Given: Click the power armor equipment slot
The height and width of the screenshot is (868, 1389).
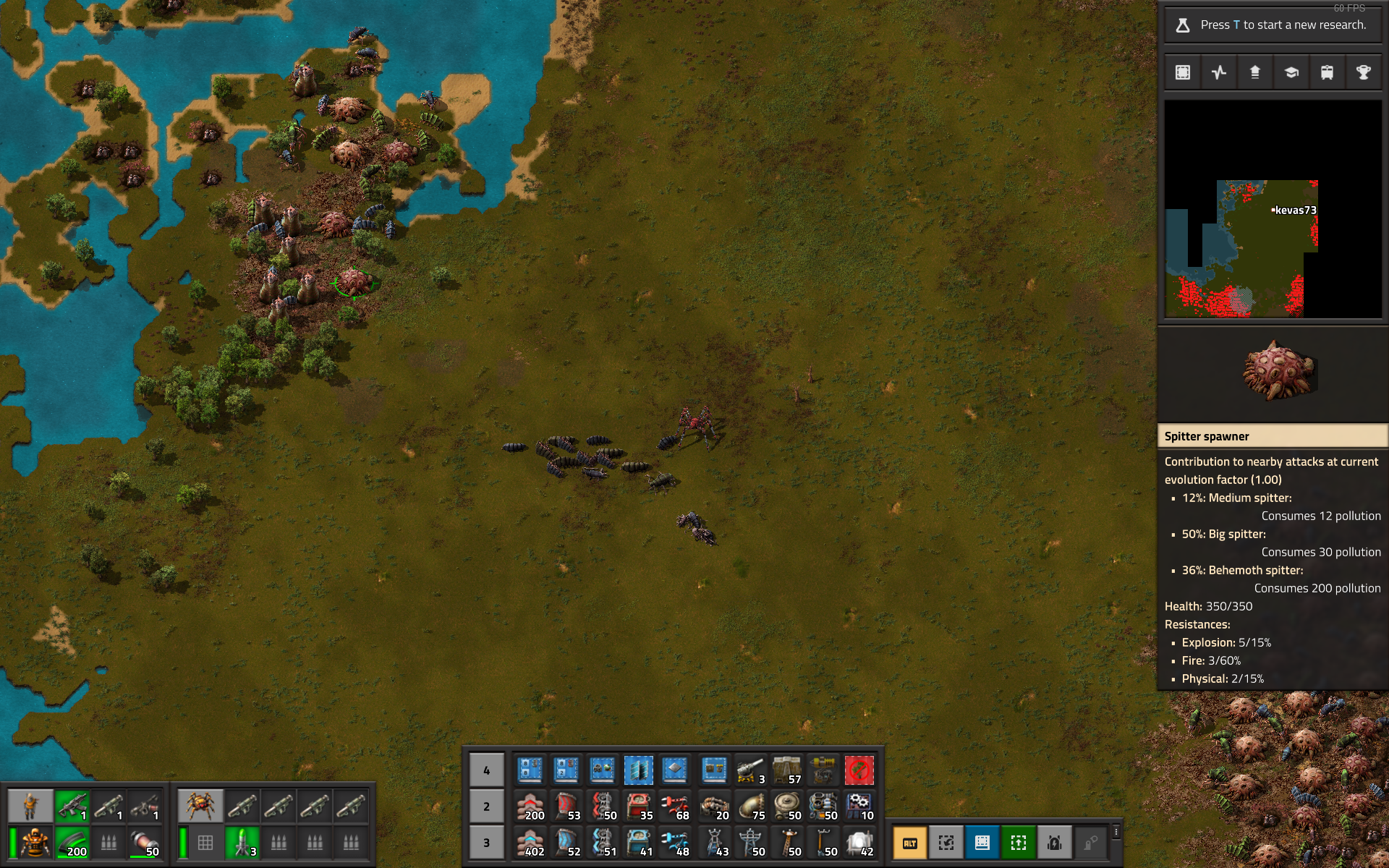Looking at the screenshot, I should [x=33, y=842].
